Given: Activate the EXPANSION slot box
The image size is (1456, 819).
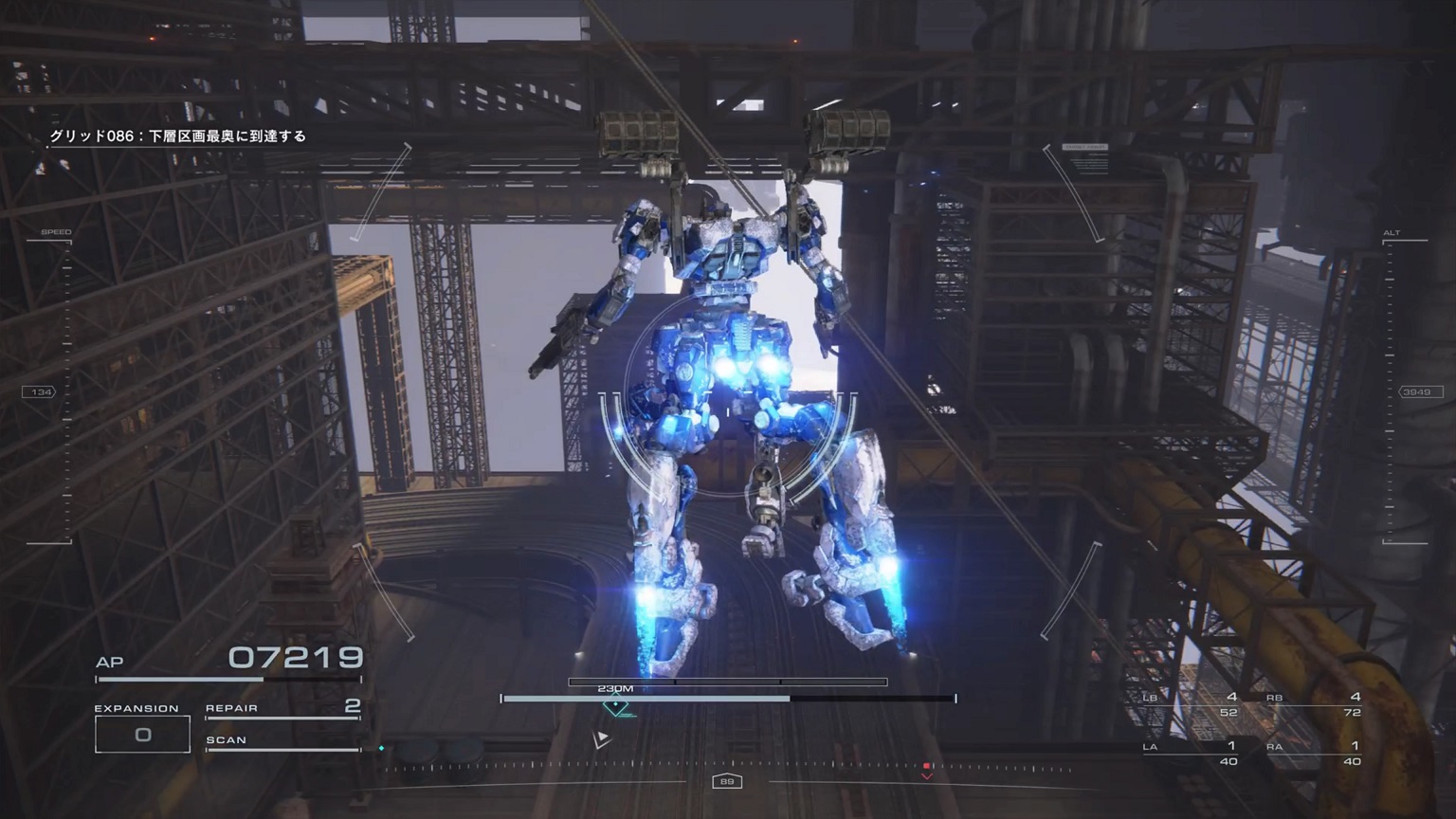Looking at the screenshot, I should tap(142, 734).
